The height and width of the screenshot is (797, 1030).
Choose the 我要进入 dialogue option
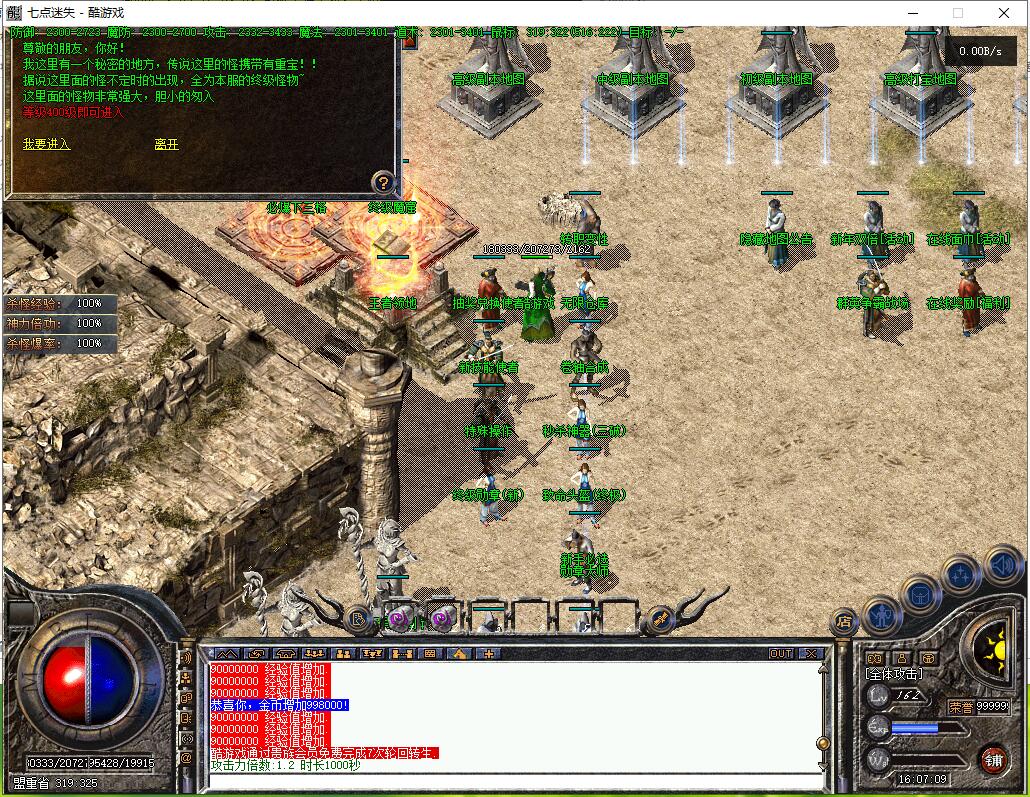46,144
